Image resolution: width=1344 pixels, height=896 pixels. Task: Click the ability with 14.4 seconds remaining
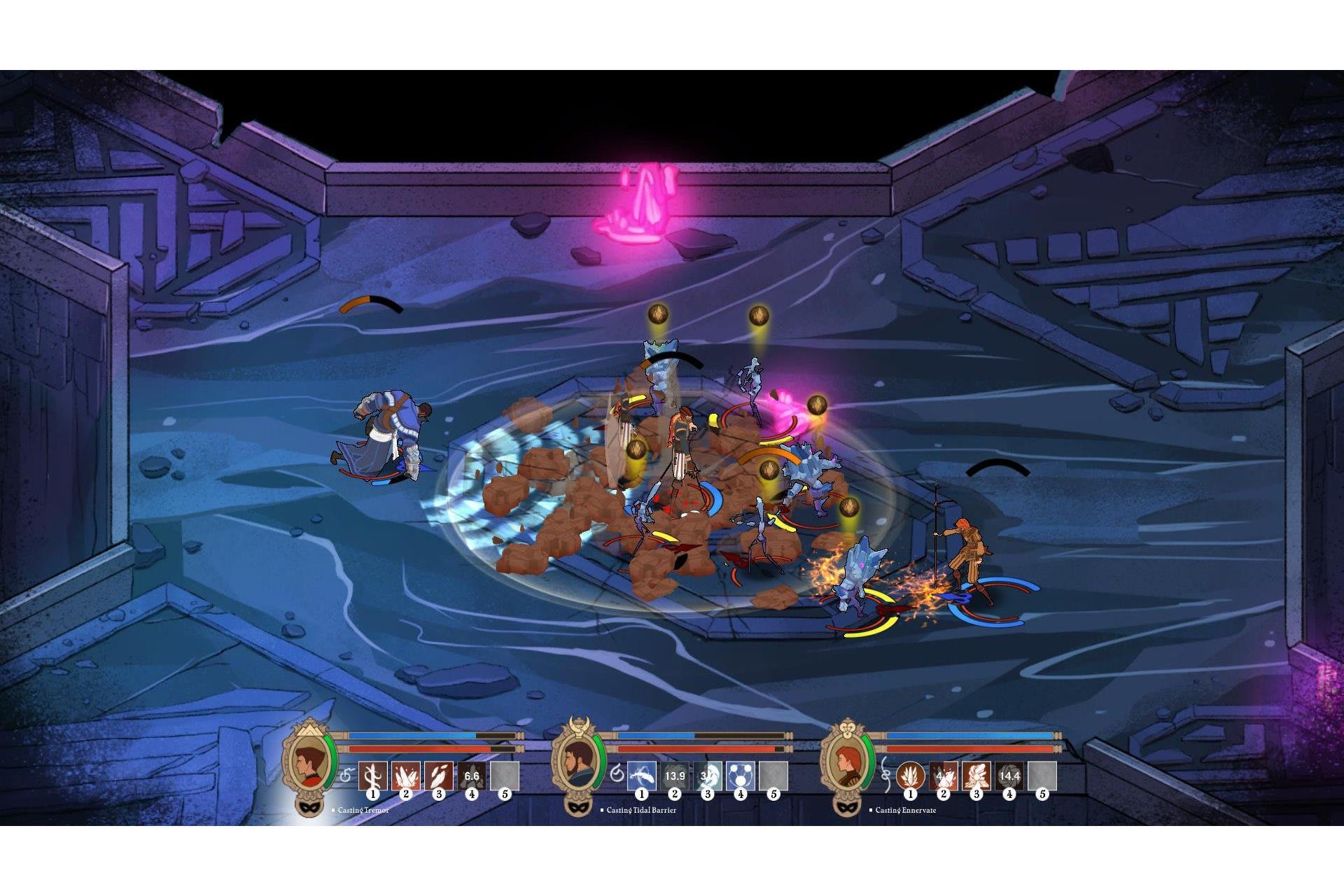pos(1009,776)
